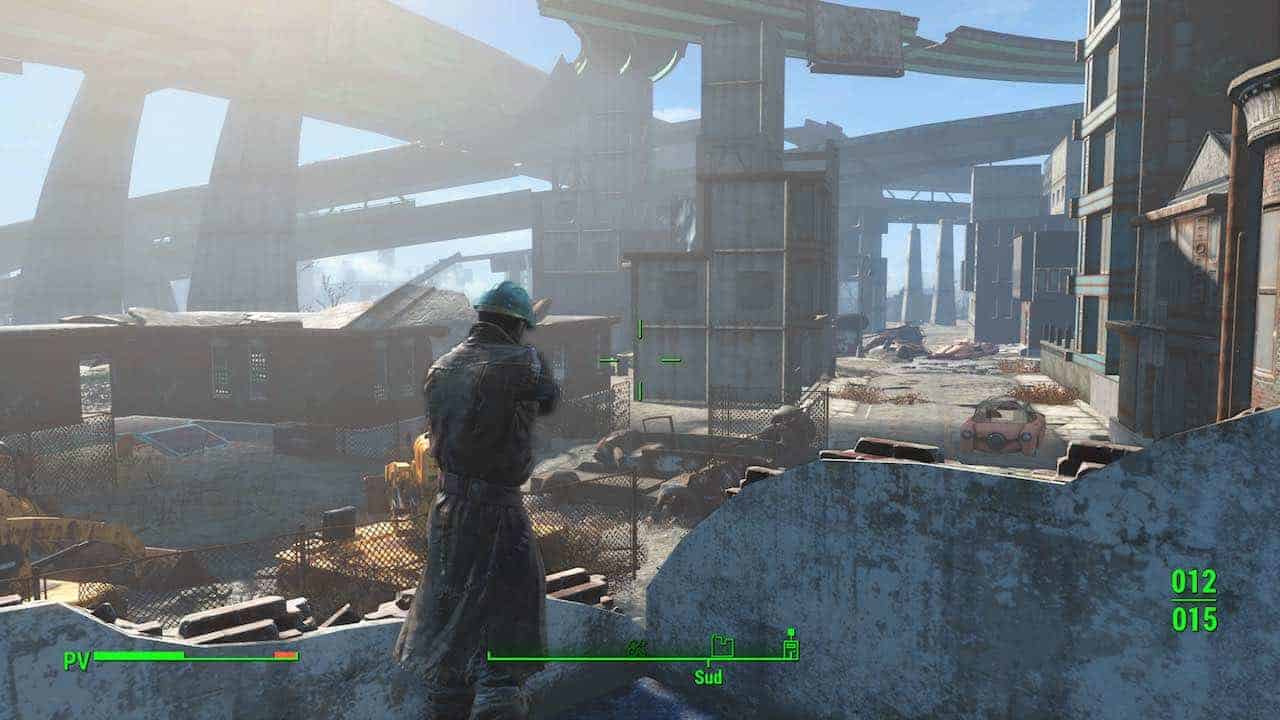Select the dim faded marker on compass
1280x720 pixels.
[x=636, y=648]
